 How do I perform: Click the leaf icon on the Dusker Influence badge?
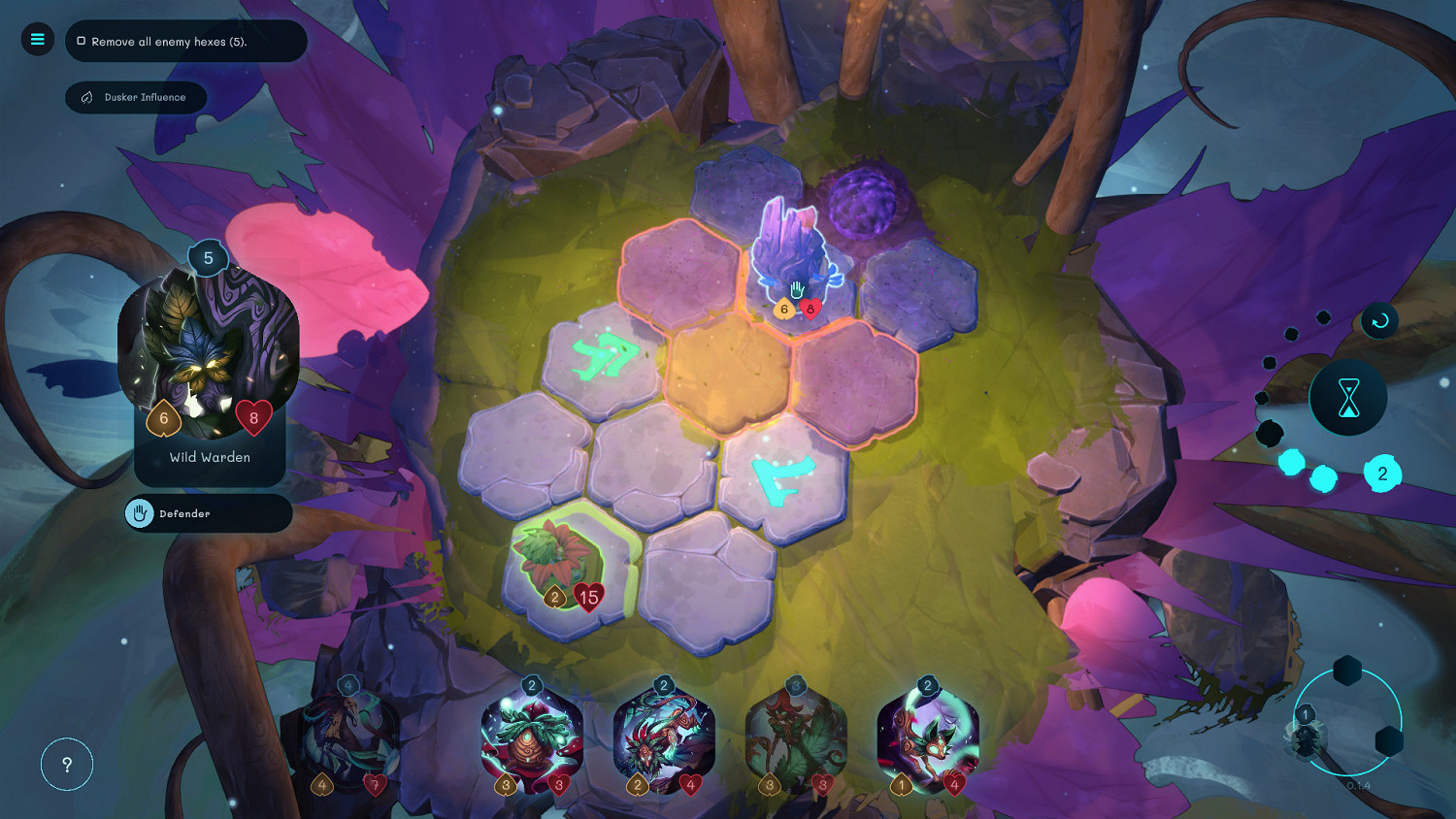tap(85, 97)
